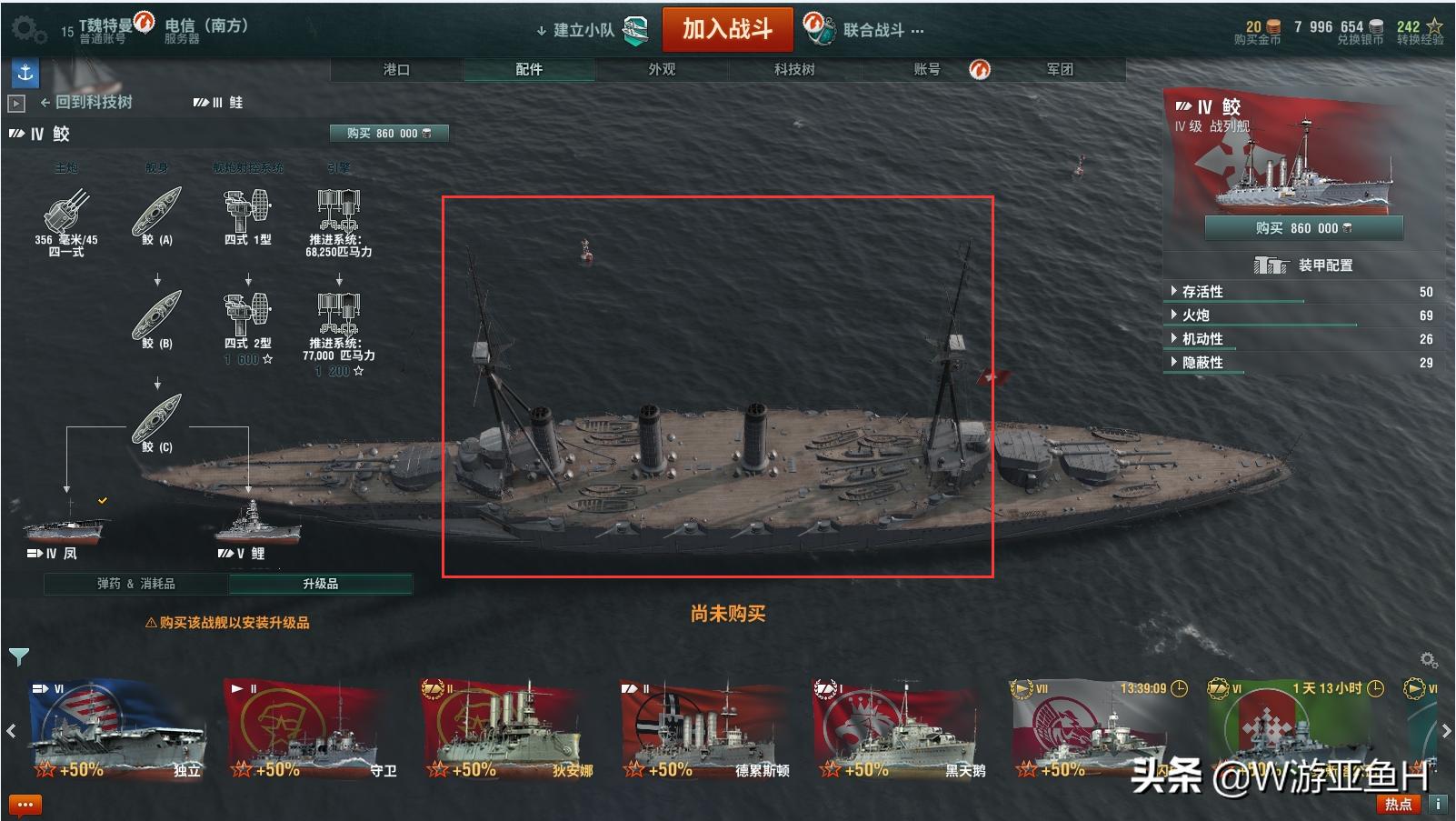Click 建立小队 to create a division
The width and height of the screenshot is (1456, 821).
pos(583,30)
